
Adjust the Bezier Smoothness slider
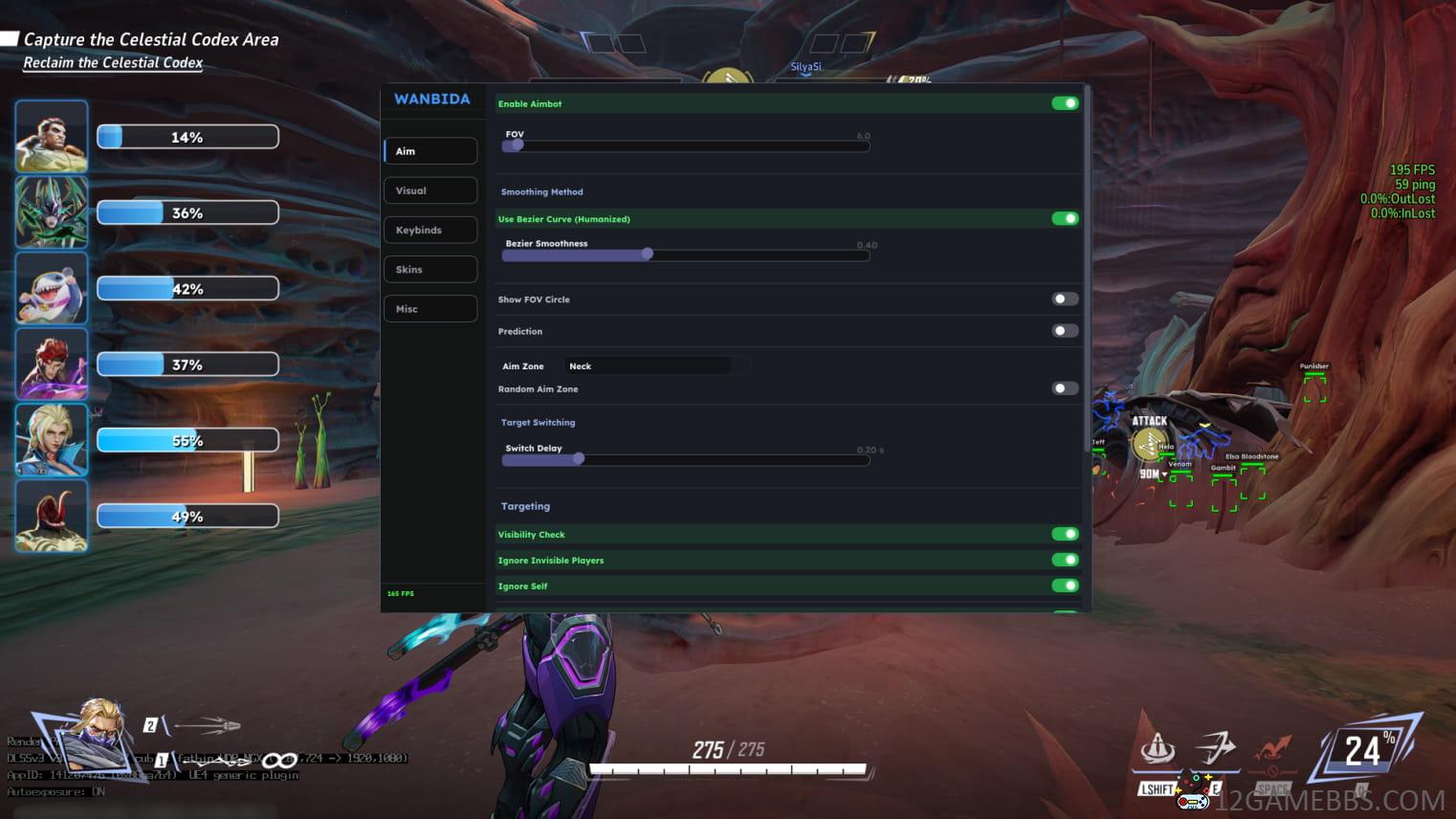(x=647, y=254)
